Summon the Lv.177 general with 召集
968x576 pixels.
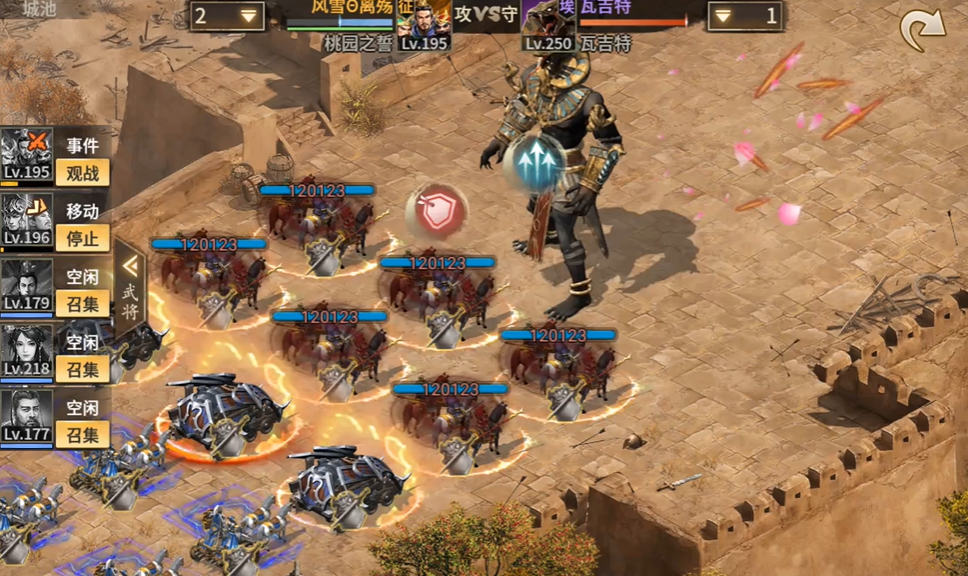pos(82,434)
